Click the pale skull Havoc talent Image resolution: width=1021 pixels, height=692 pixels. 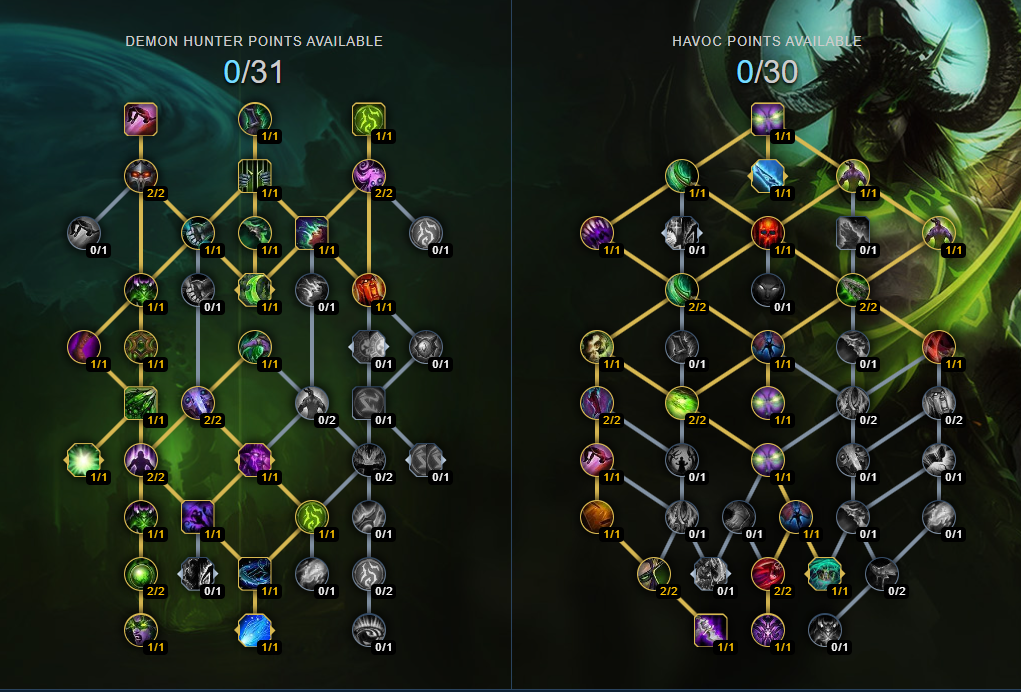point(596,346)
